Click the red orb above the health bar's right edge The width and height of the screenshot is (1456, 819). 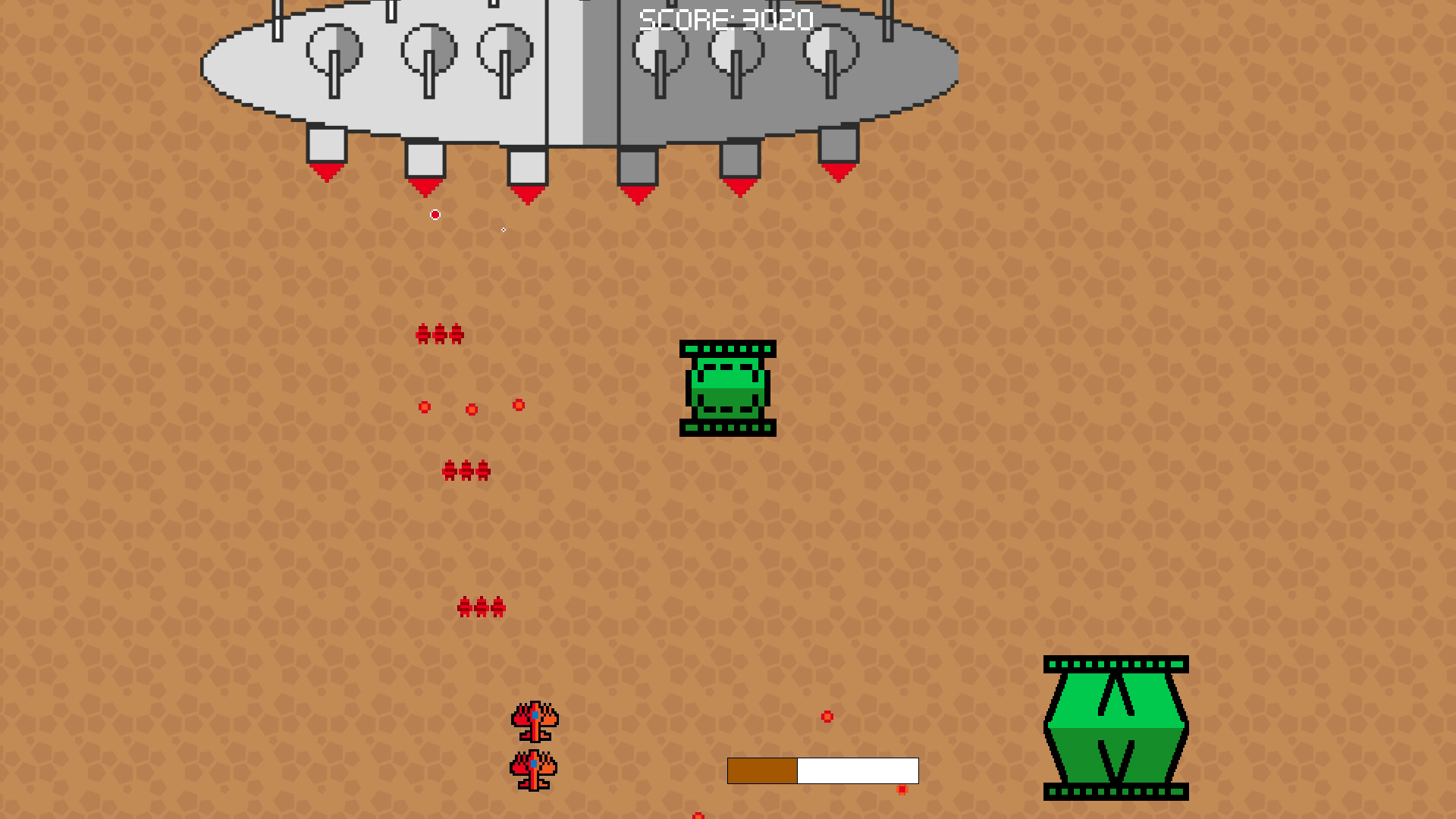(x=901, y=790)
